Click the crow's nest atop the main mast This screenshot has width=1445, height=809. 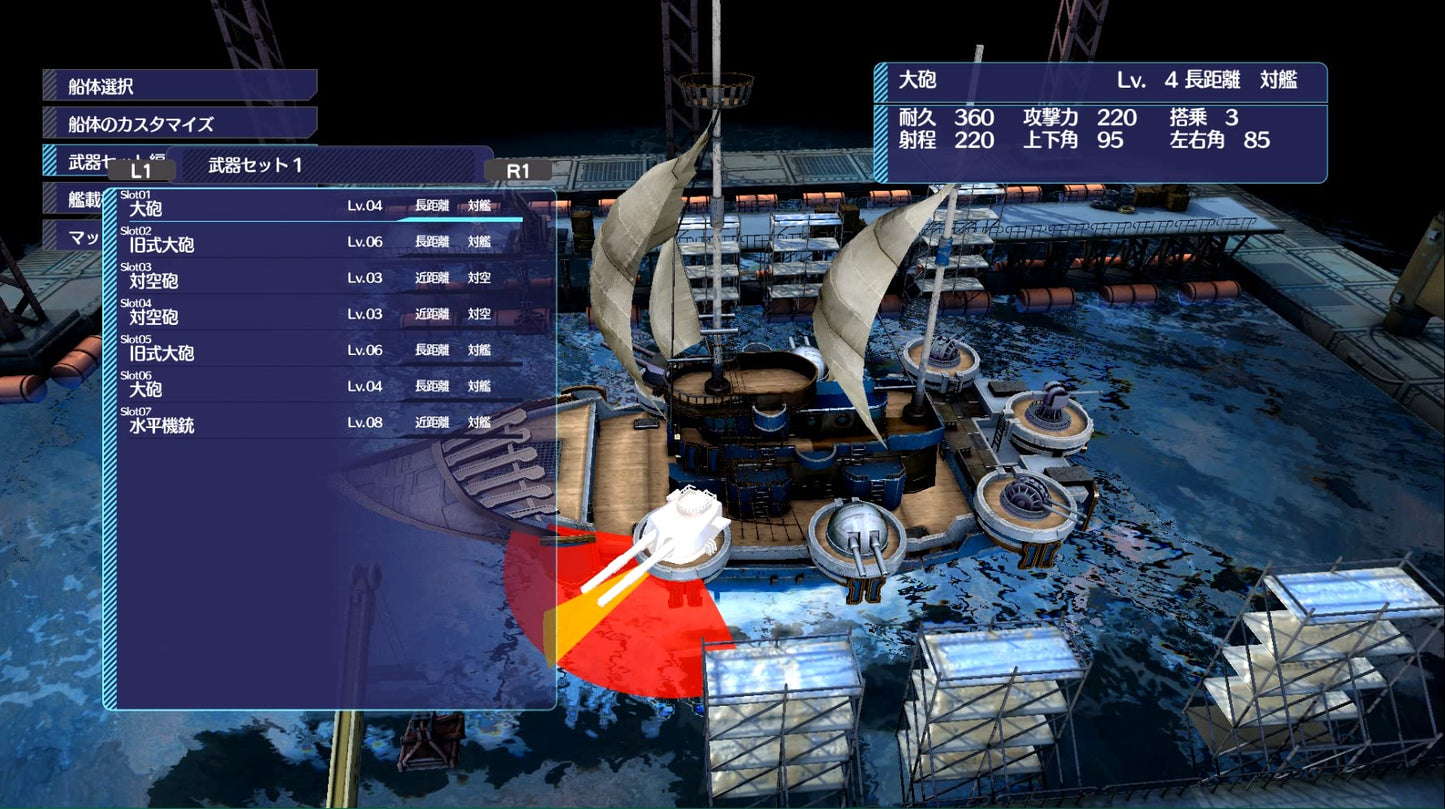715,90
